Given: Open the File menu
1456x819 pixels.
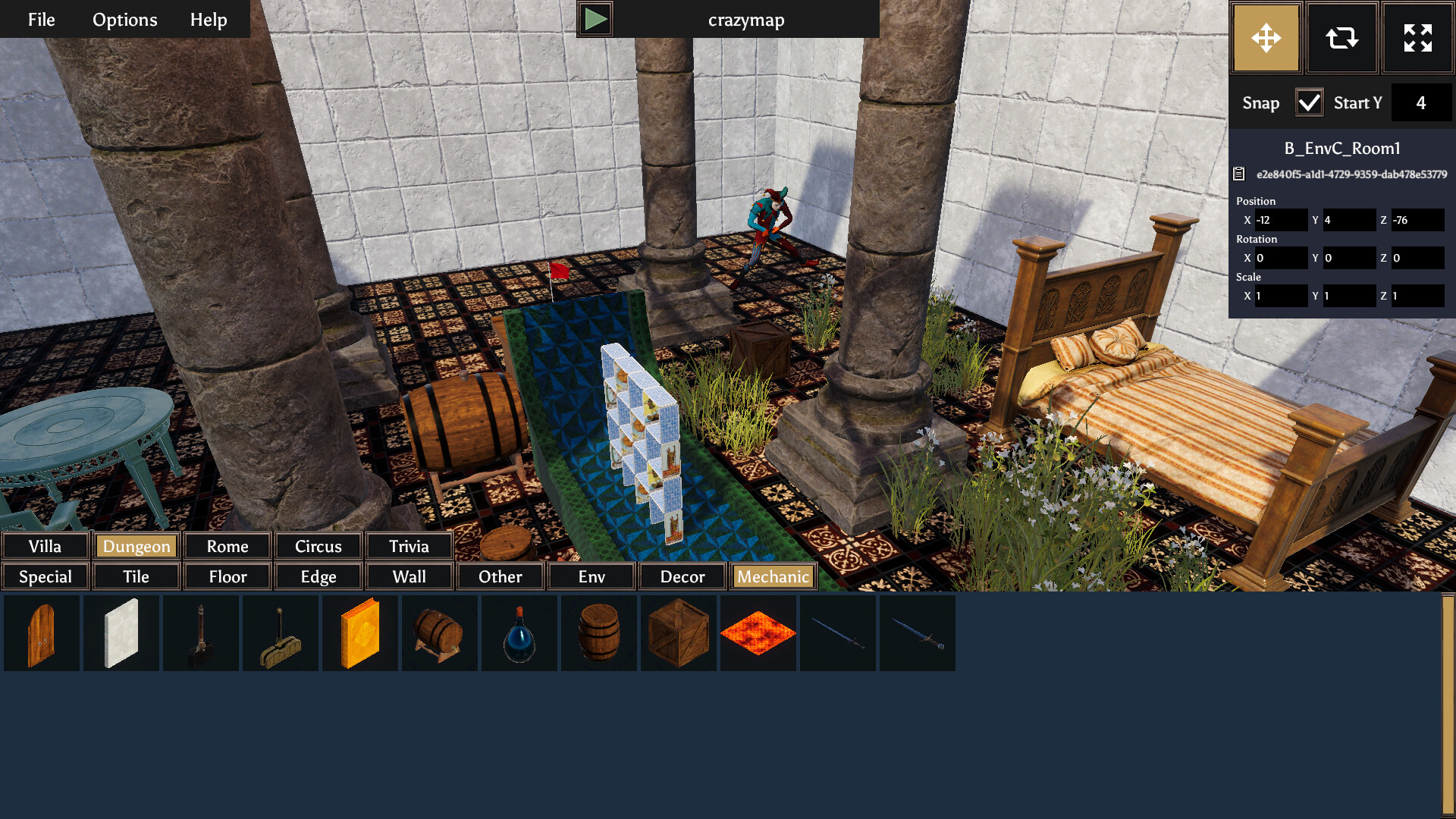Looking at the screenshot, I should 40,19.
